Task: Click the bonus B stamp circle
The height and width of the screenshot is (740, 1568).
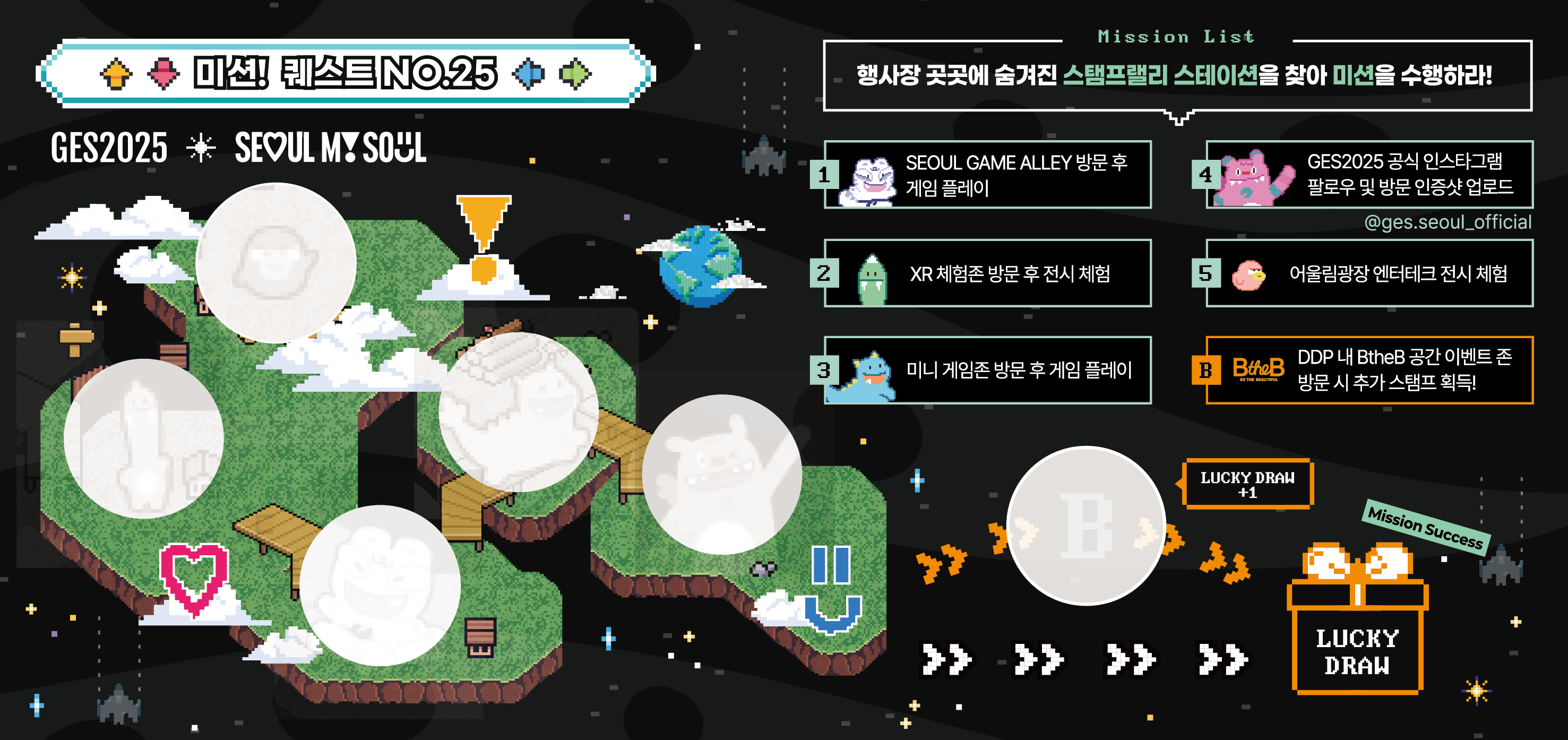Action: tap(1087, 526)
